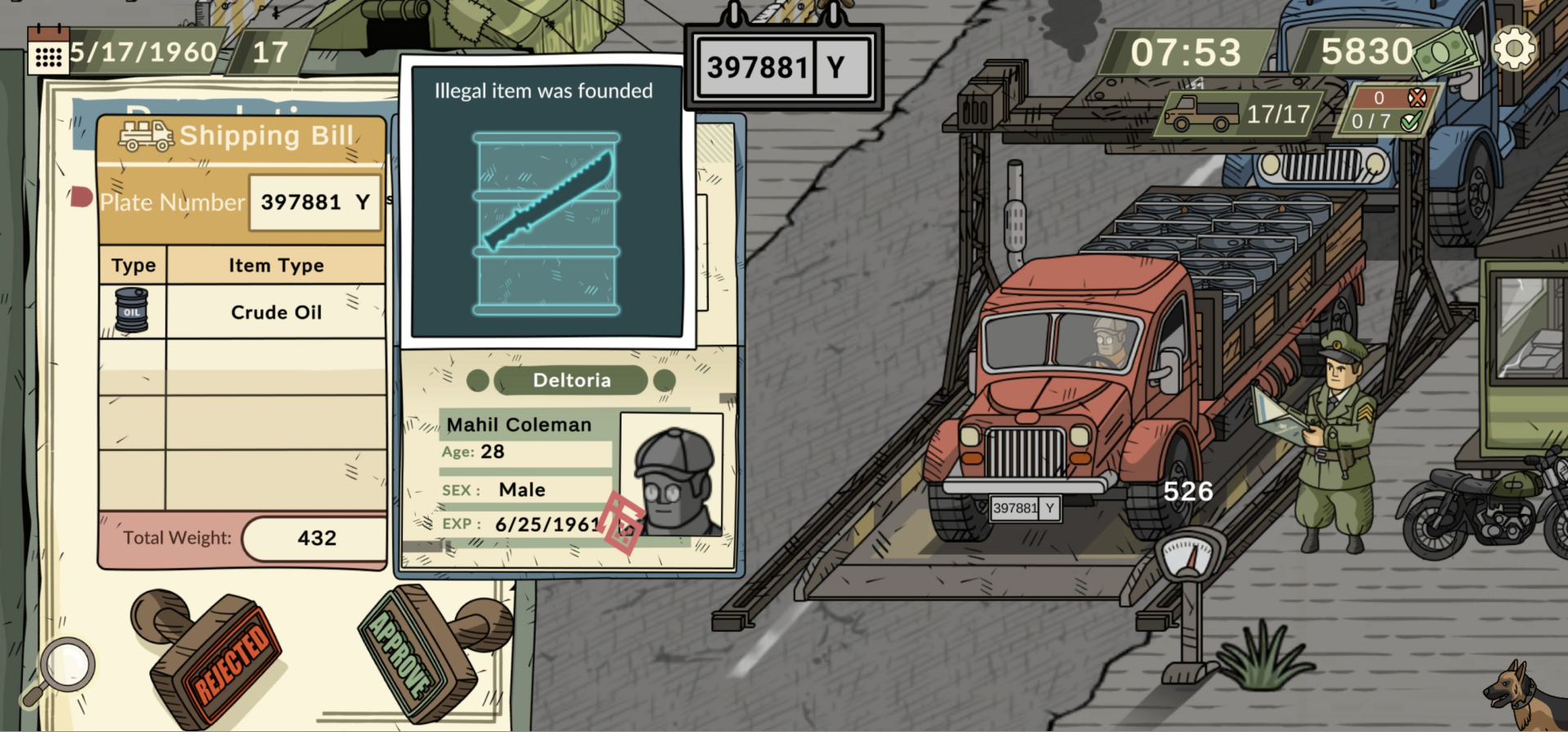The image size is (1568, 732).
Task: Select the Crude Oil barrel icon
Action: 131,310
